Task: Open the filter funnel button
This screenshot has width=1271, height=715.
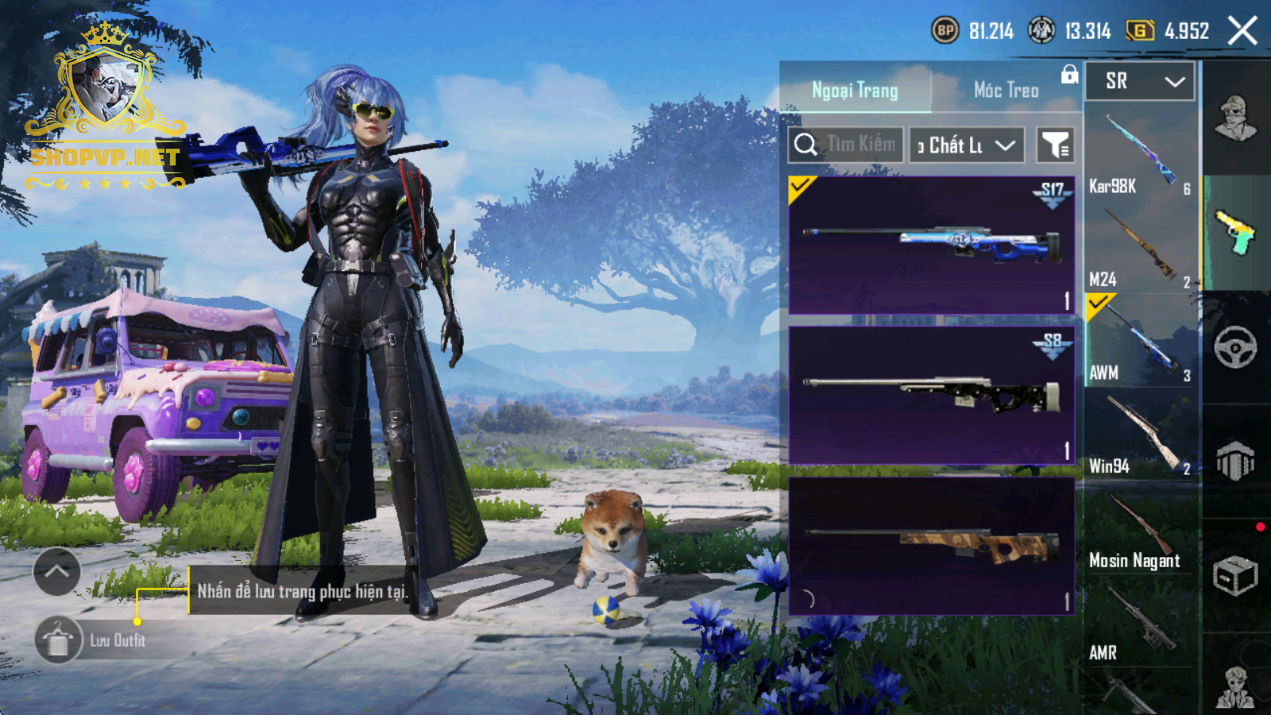Action: tap(1055, 145)
